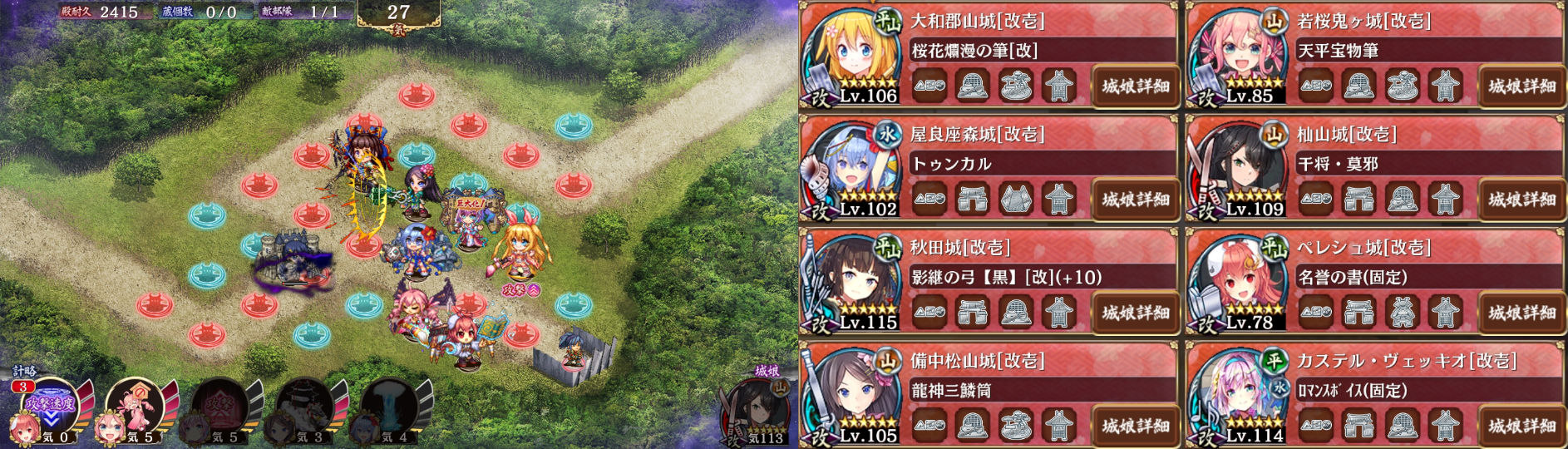
Task: View 城娘詳細 for 備中松山城[改壱]
Action: click(x=1135, y=425)
